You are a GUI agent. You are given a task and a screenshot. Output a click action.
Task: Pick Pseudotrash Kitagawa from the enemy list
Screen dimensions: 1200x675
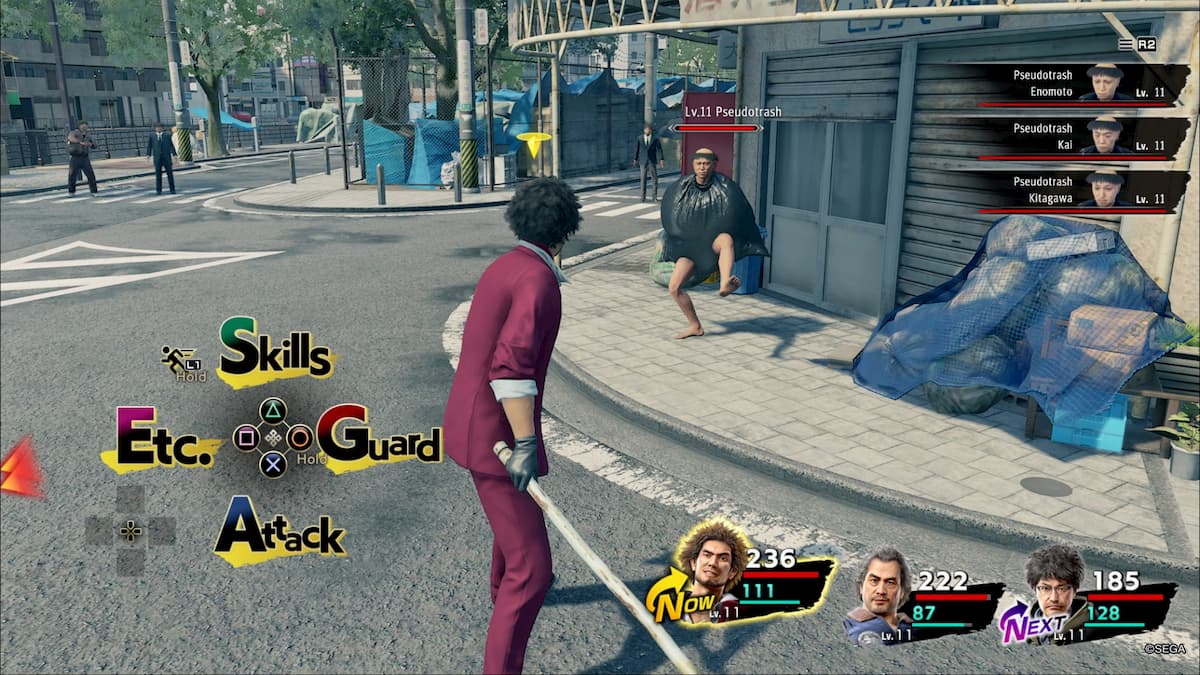pos(1075,191)
